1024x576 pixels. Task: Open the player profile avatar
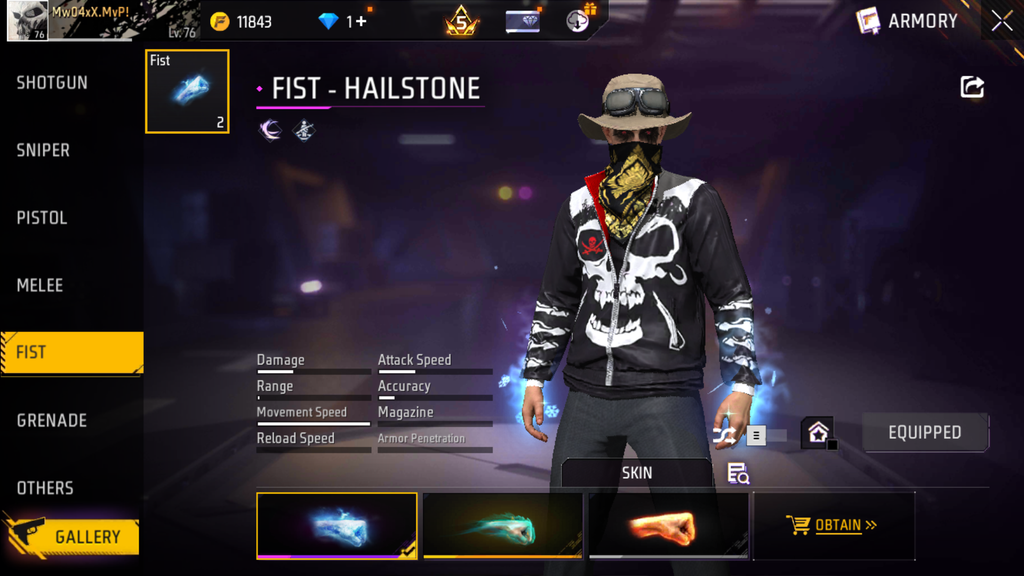27,21
